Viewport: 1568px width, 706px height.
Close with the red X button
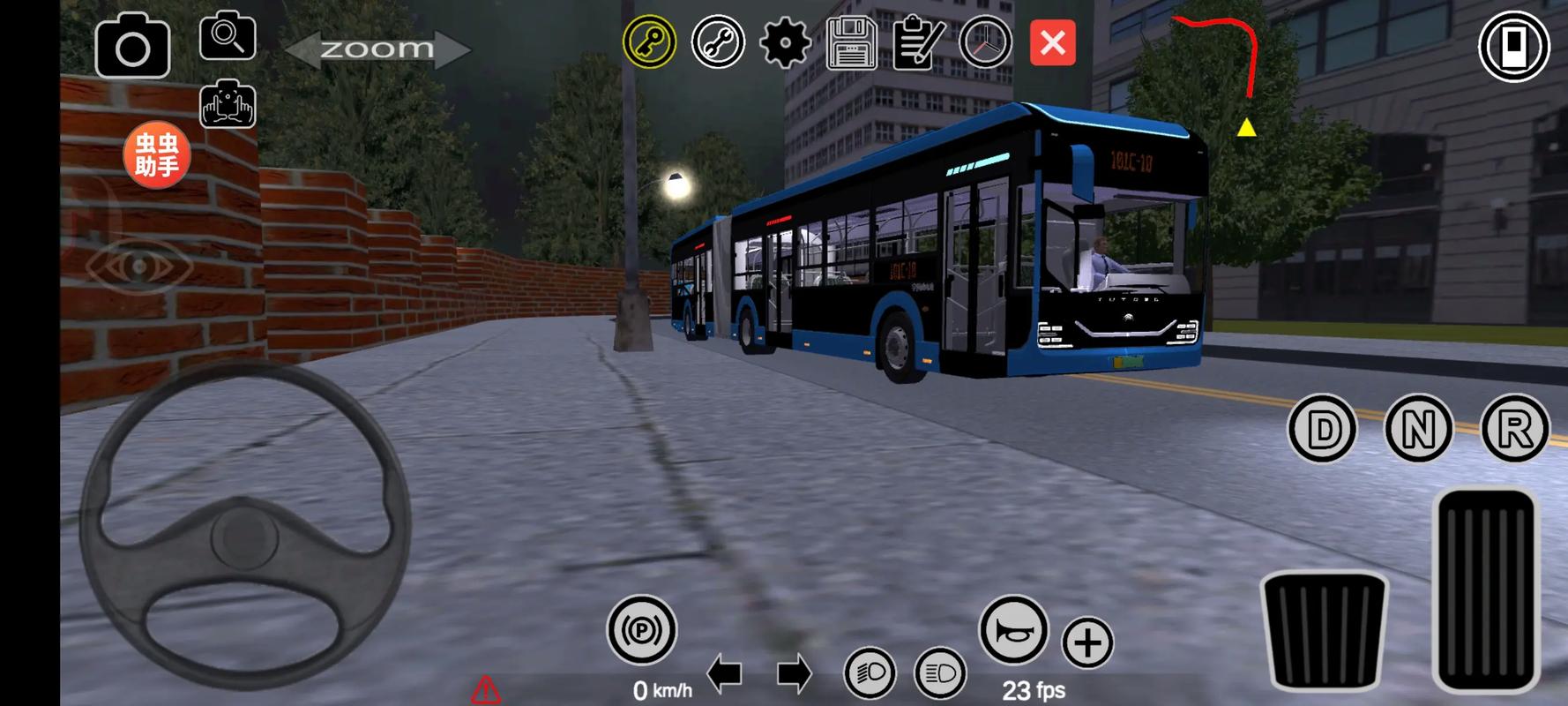(x=1053, y=41)
